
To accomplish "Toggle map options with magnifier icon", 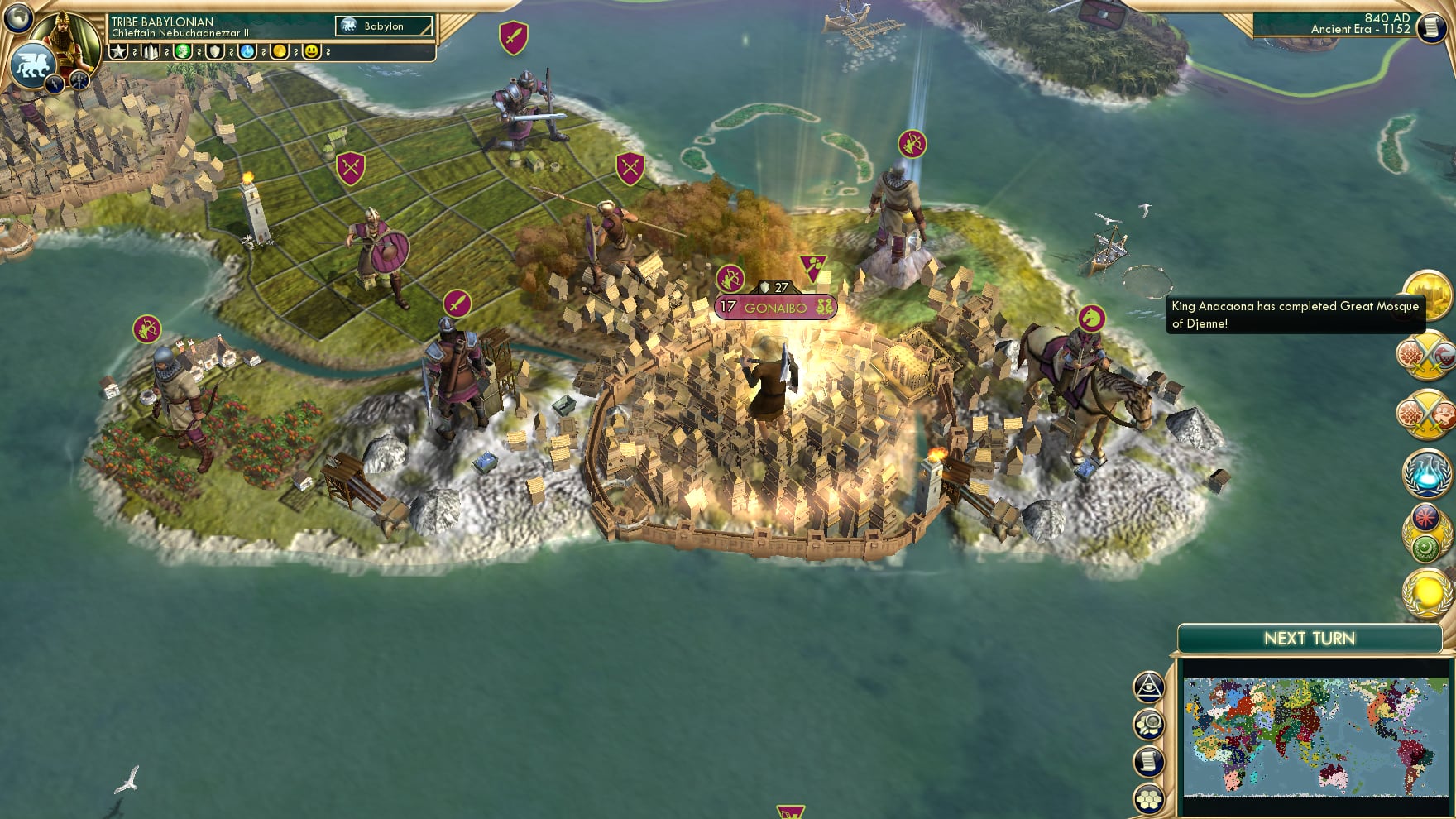I will pos(1147,723).
